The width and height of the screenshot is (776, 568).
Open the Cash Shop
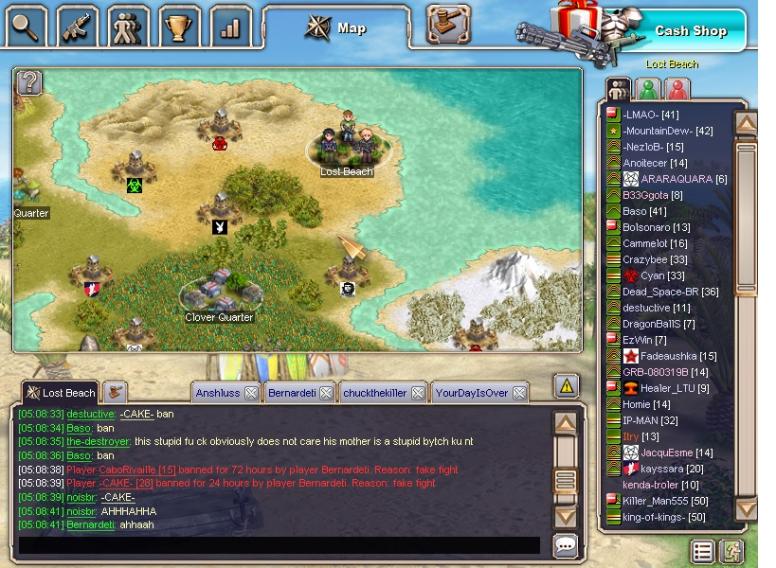click(x=689, y=30)
